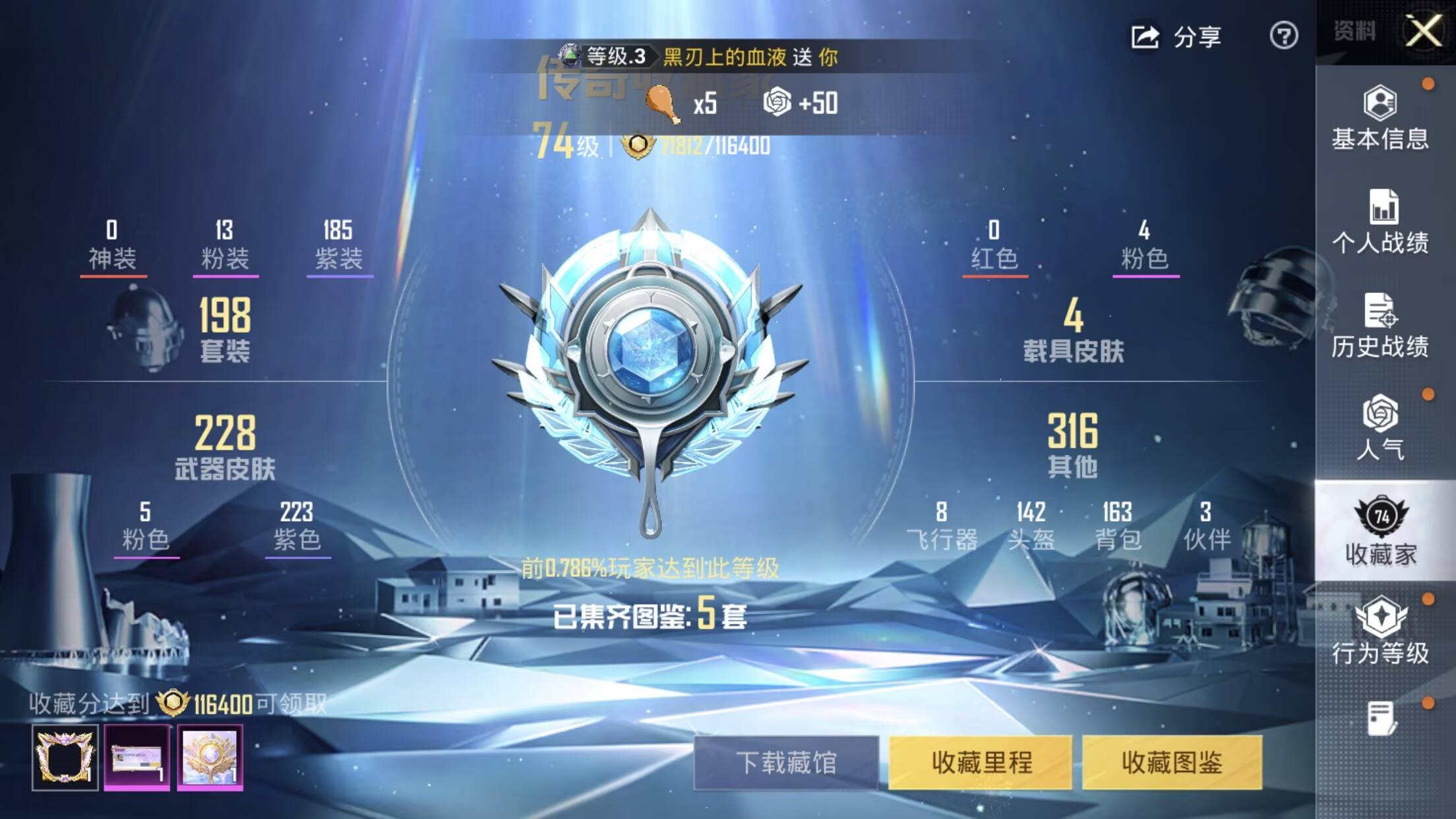Open the 其他 category showing 316
This screenshot has height=819, width=1456.
pyautogui.click(x=1073, y=444)
